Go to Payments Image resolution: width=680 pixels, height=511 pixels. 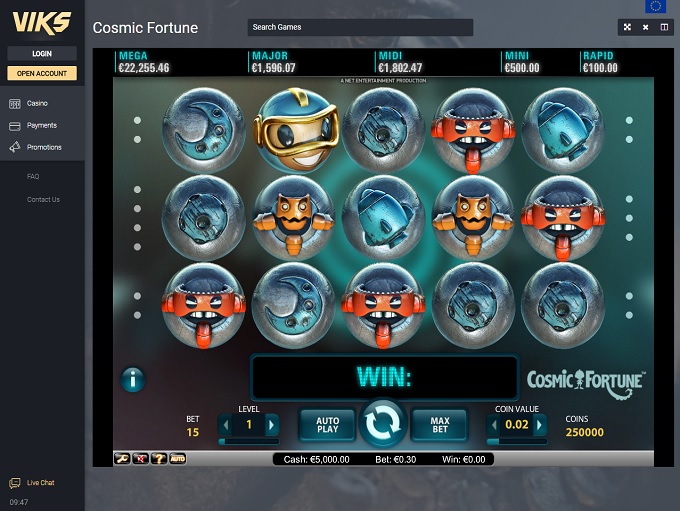point(41,125)
